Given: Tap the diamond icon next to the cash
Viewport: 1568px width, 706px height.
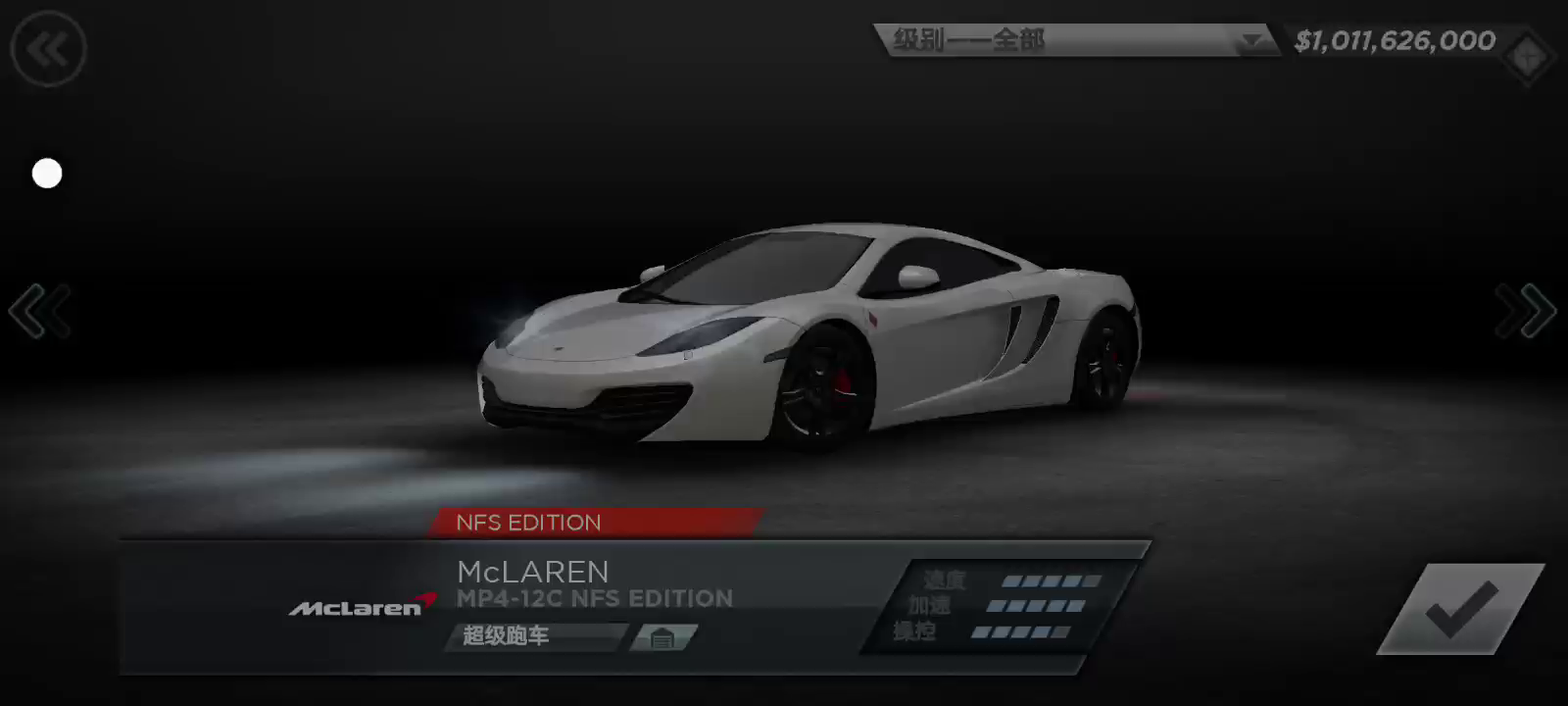Looking at the screenshot, I should [1529, 57].
